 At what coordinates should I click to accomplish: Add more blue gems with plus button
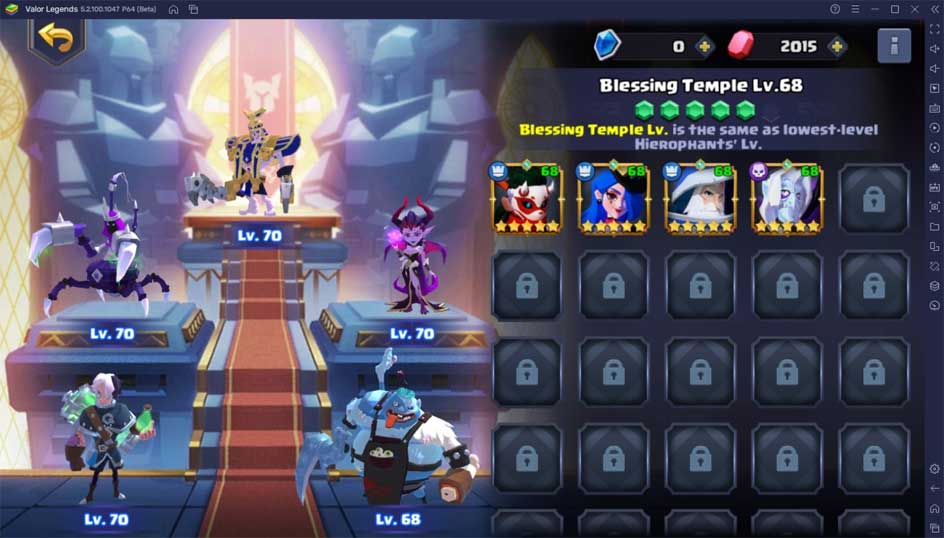705,46
